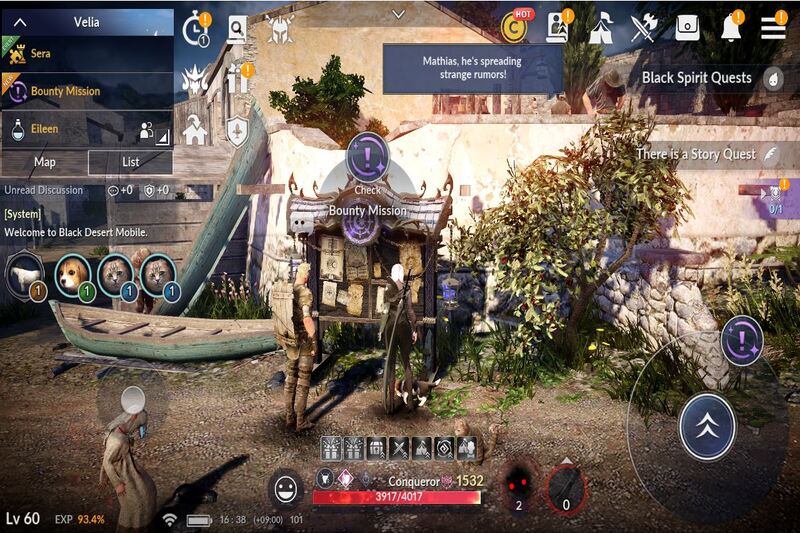The width and height of the screenshot is (800, 533).
Task: Switch to the List tab
Action: point(130,162)
